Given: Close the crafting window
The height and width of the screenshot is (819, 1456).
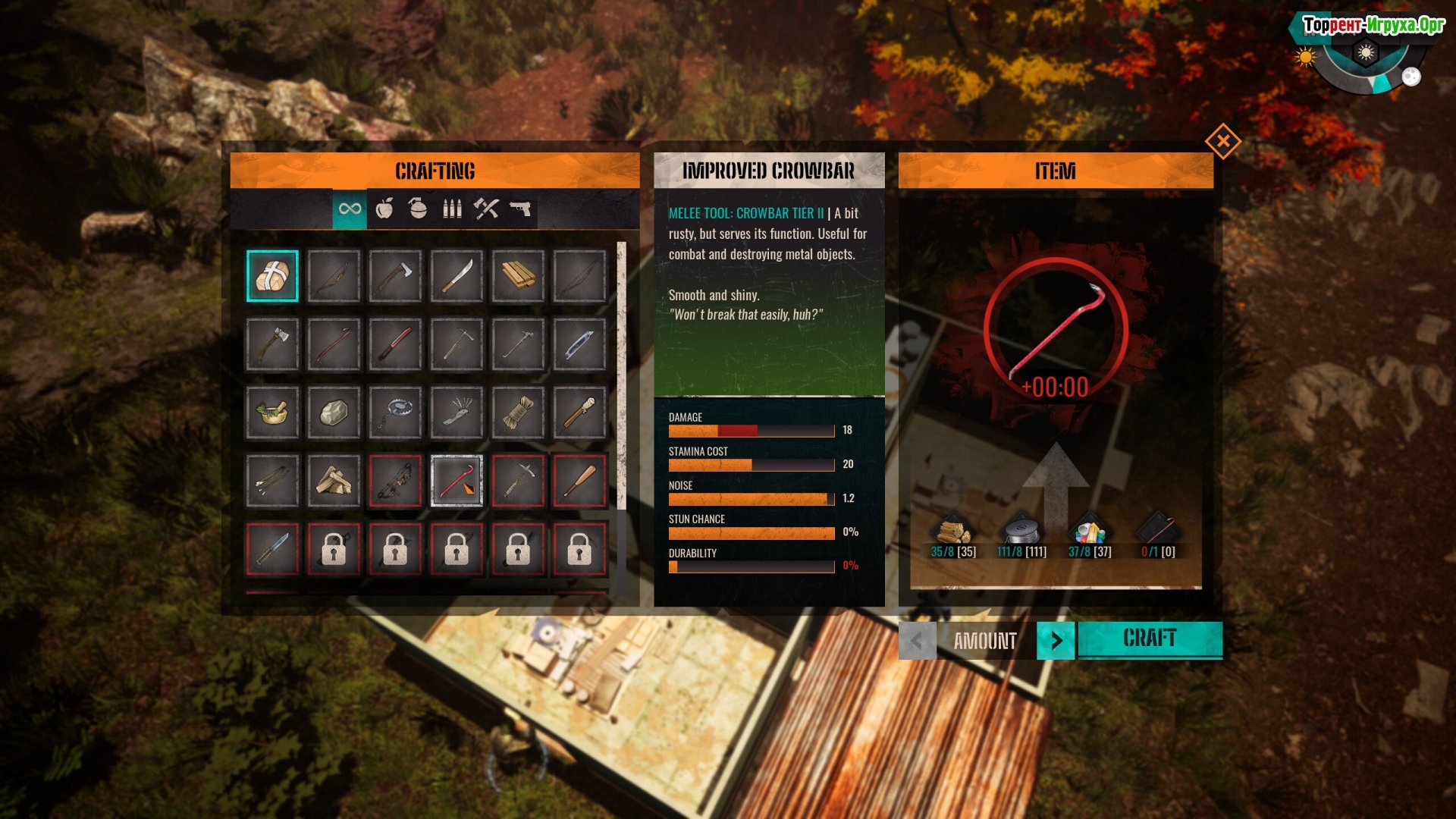Looking at the screenshot, I should [x=1222, y=142].
